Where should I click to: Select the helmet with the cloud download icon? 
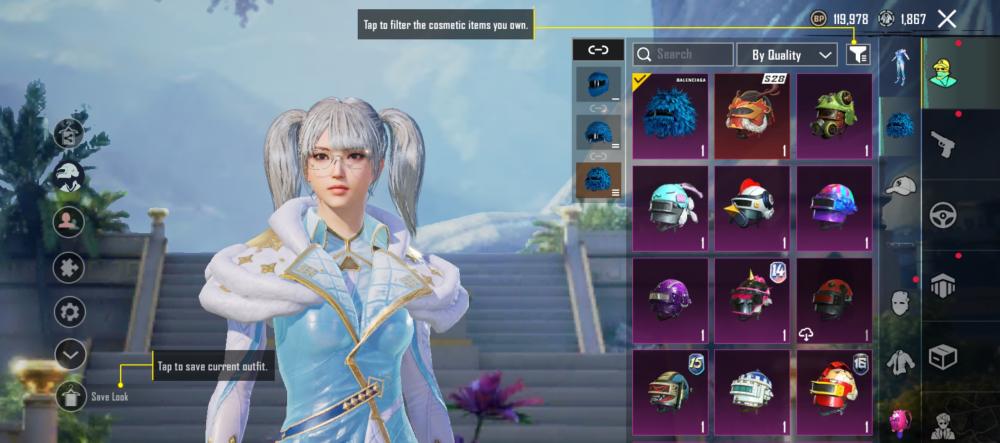[834, 298]
